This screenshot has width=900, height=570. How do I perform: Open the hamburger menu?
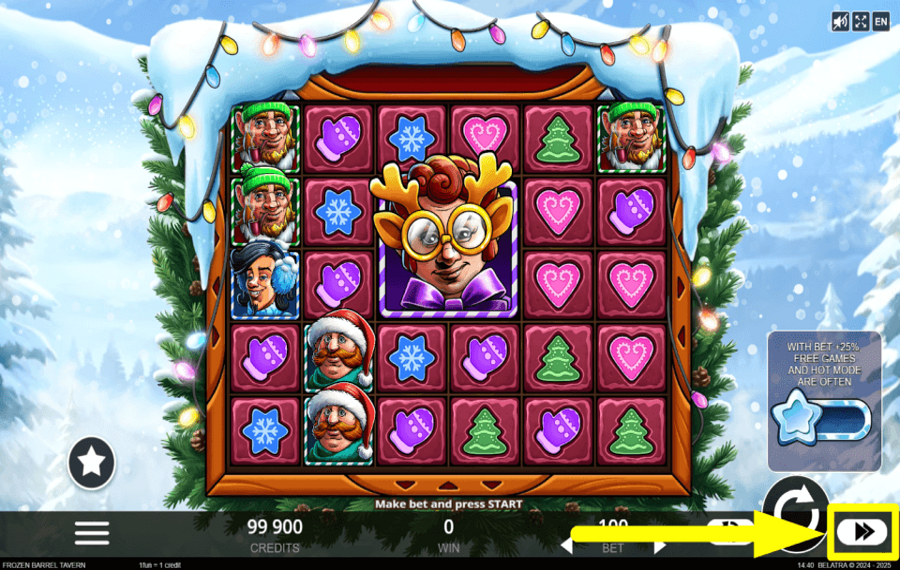pos(91,532)
